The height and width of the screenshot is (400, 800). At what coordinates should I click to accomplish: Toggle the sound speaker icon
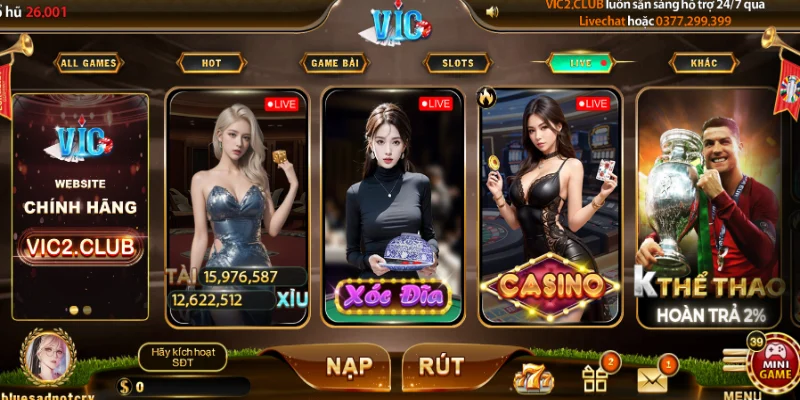[491, 12]
